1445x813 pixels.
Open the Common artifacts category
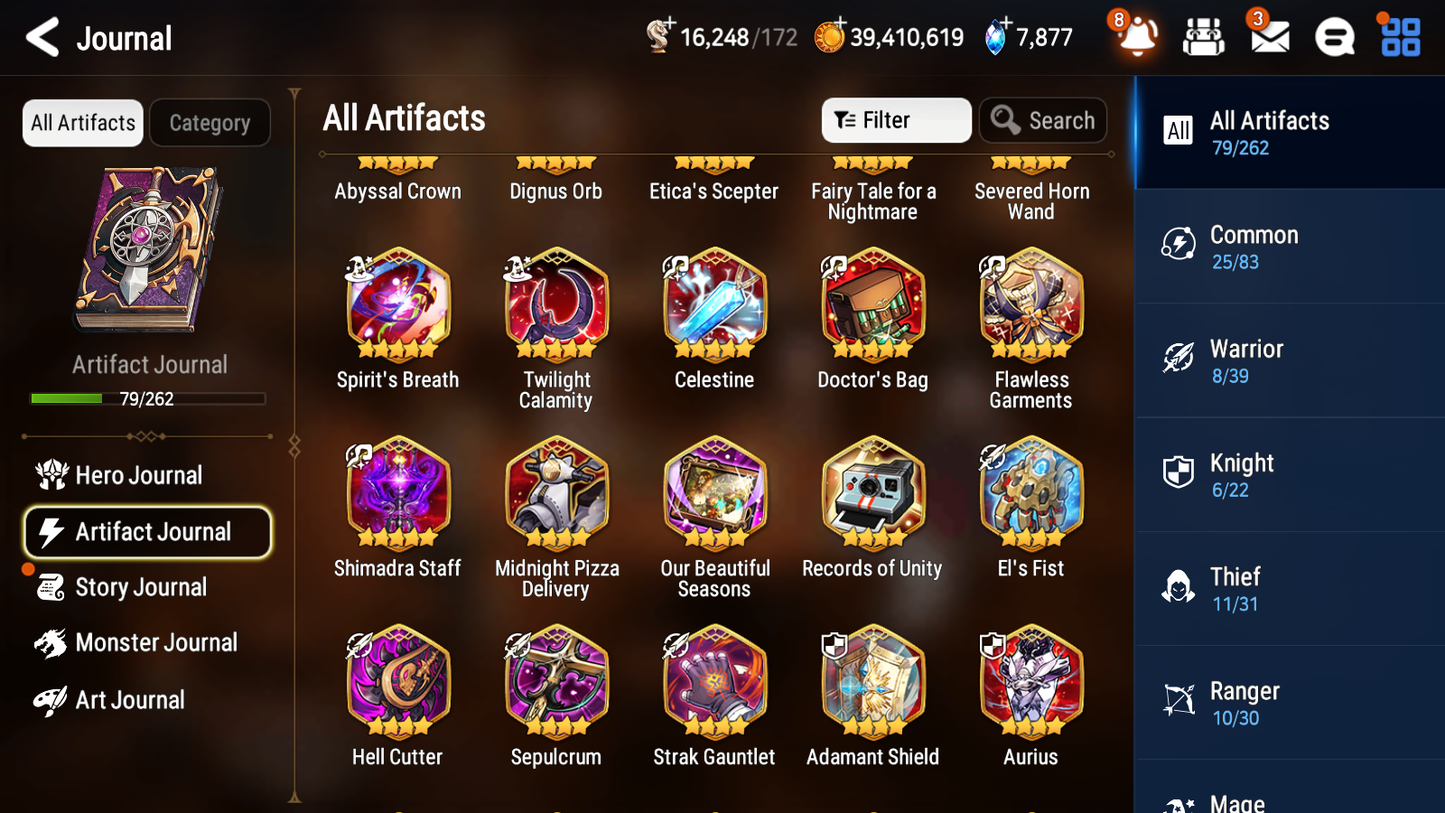[1289, 246]
